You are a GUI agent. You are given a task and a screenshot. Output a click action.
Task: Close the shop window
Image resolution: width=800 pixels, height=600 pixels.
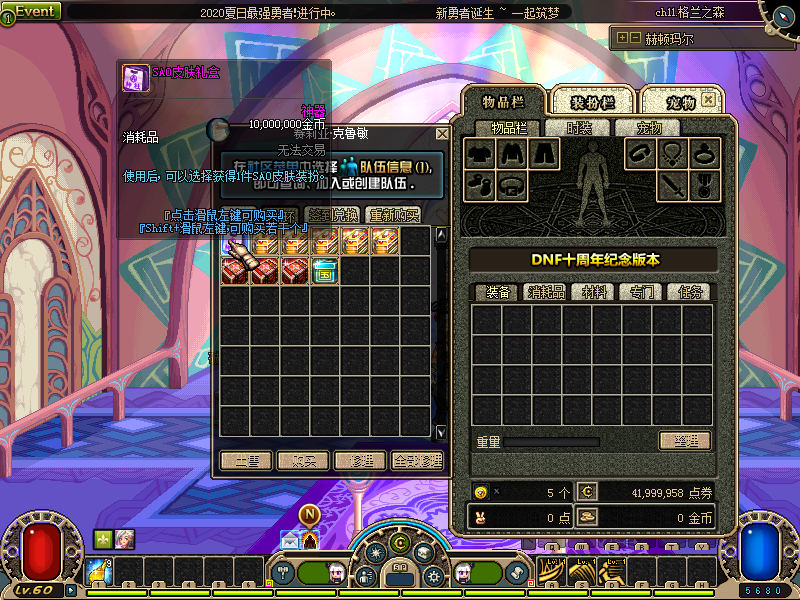coord(442,133)
